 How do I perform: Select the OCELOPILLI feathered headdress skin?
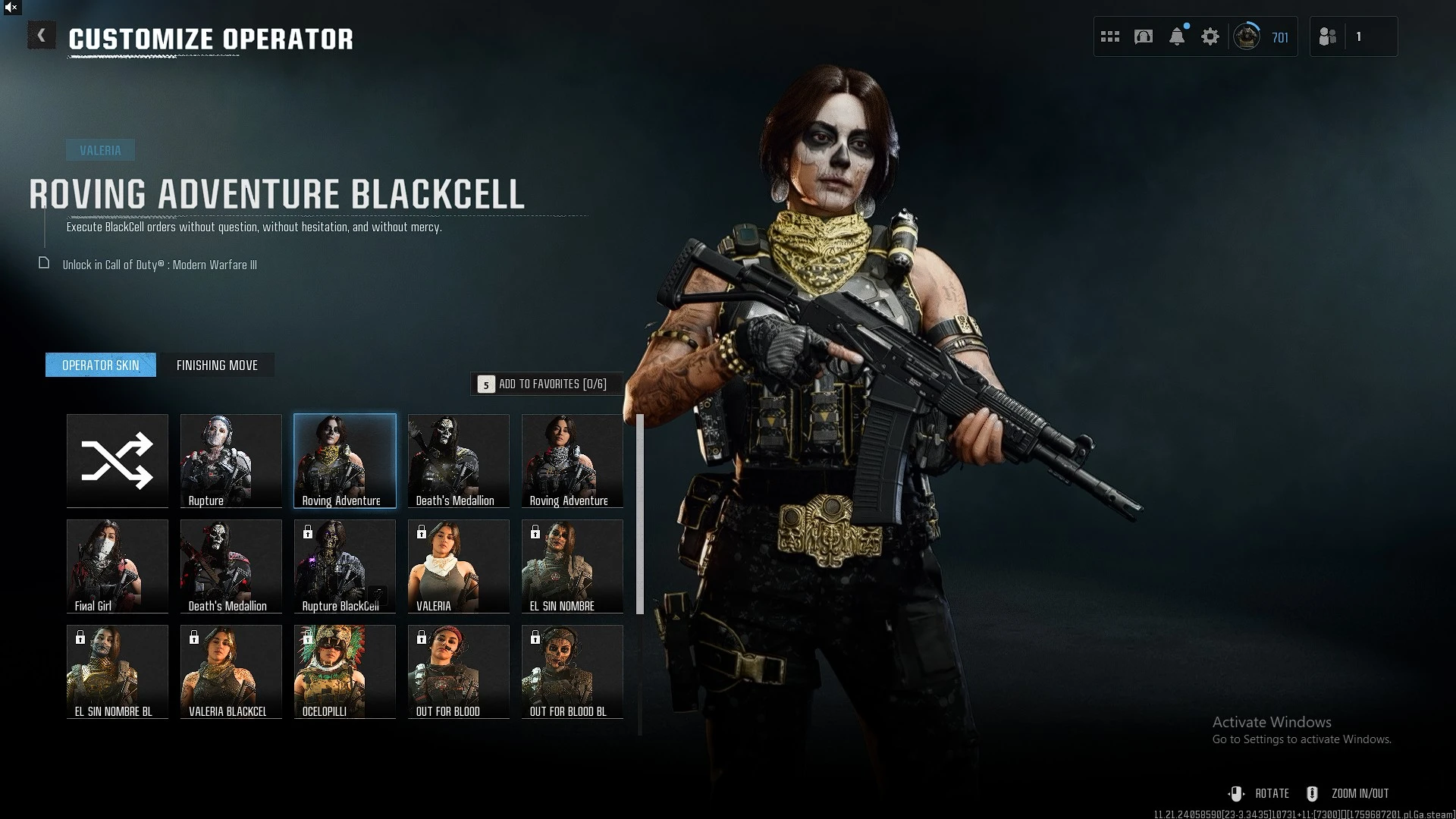click(344, 671)
